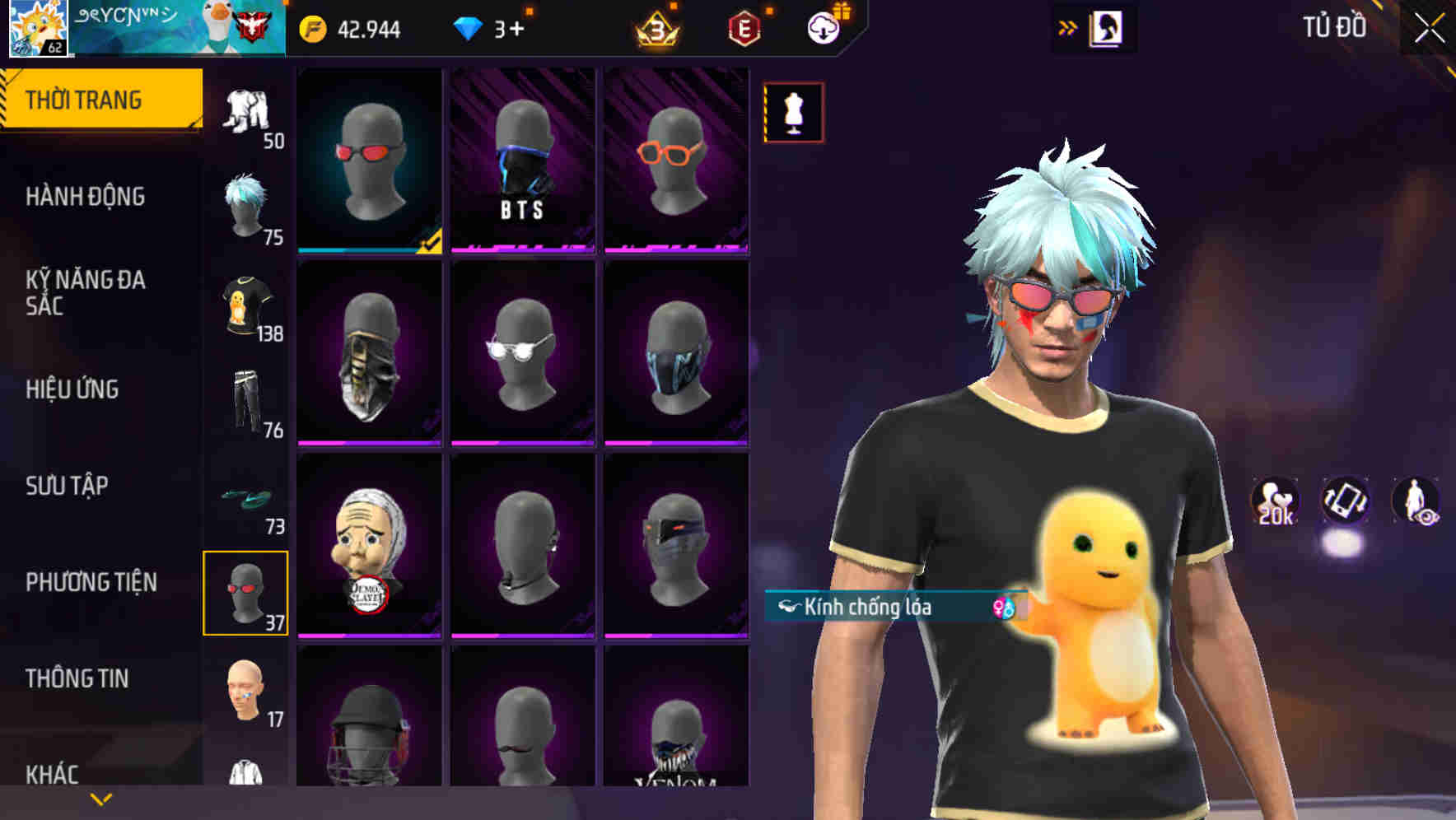Open the character album icon near TỦ ĐỒ
Screen dimensions: 1456x820
click(x=1104, y=27)
